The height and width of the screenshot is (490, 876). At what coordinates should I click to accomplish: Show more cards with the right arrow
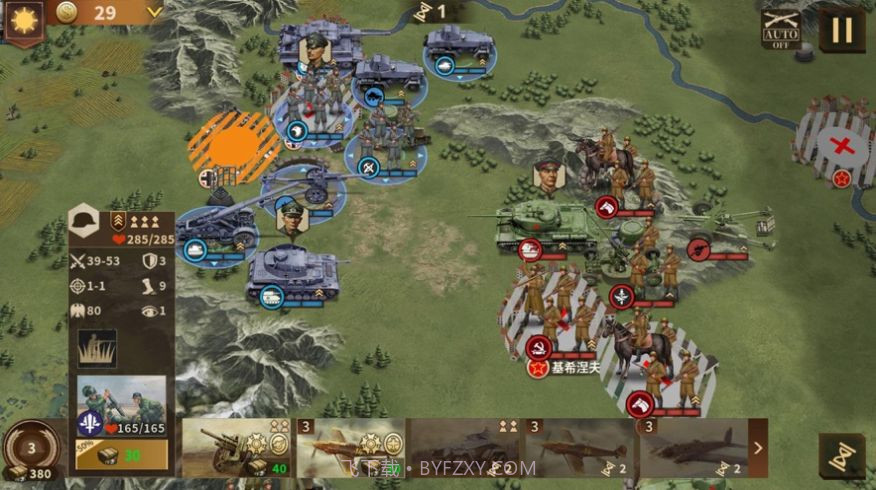click(757, 448)
